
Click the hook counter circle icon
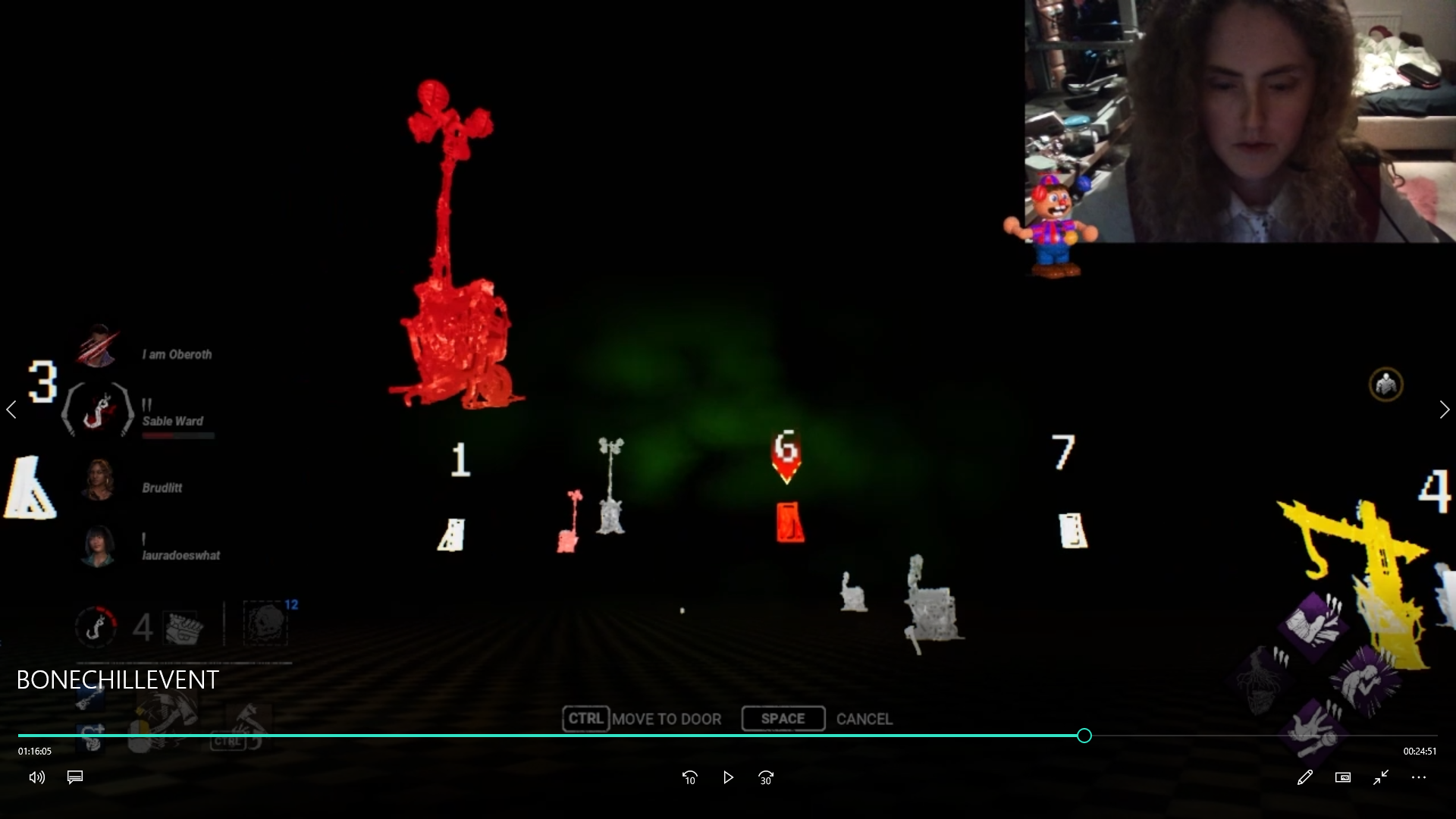click(96, 627)
